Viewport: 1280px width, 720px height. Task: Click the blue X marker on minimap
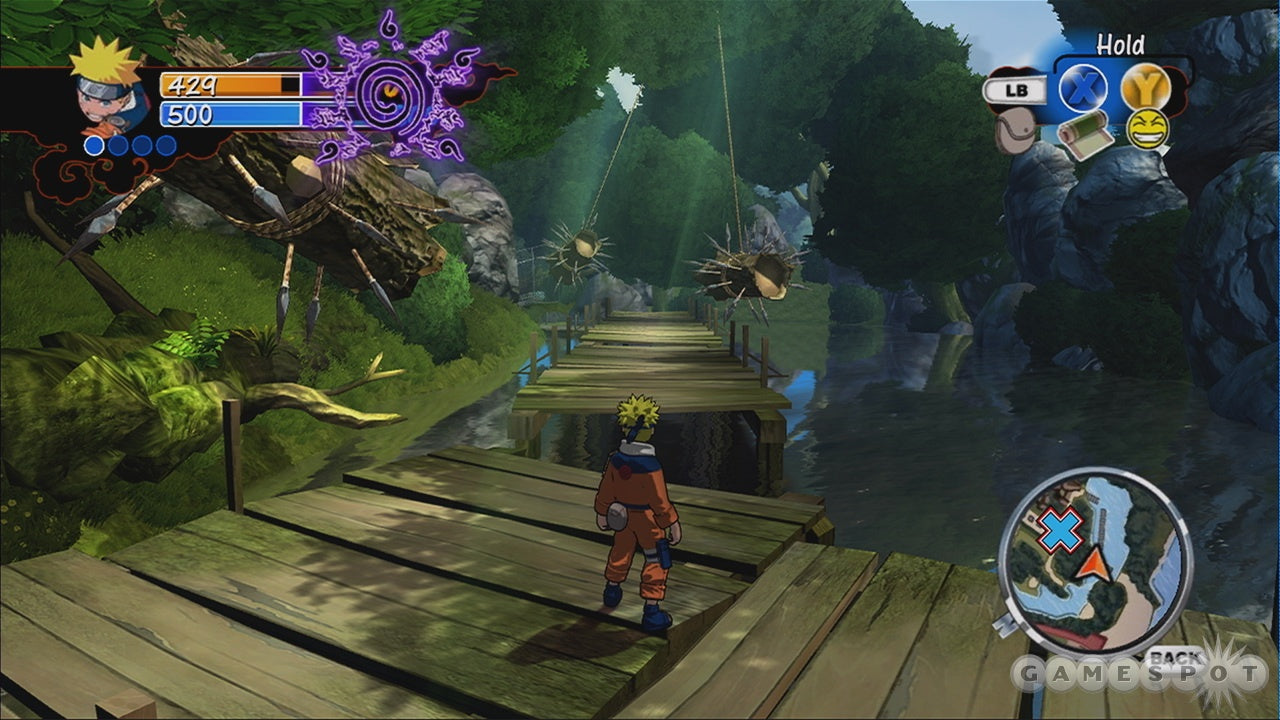tap(1060, 529)
